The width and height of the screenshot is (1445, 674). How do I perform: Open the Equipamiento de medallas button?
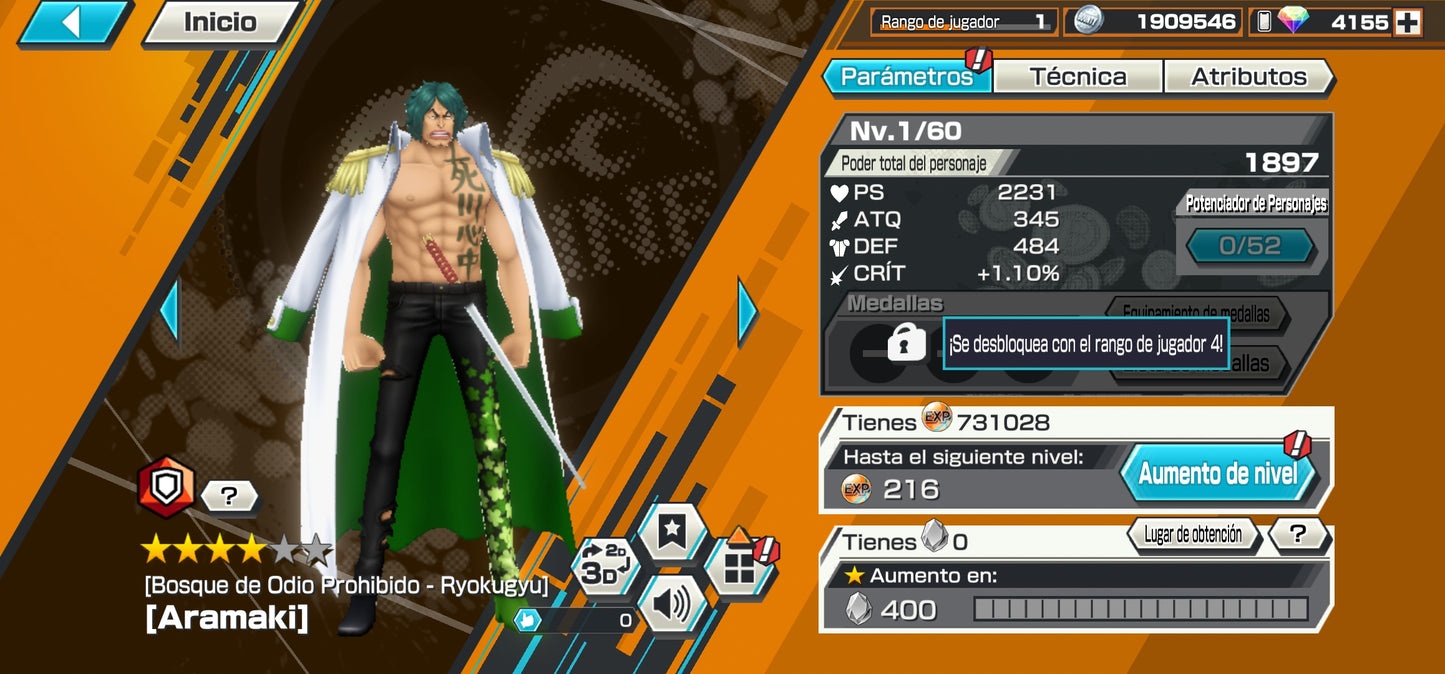tap(1195, 315)
